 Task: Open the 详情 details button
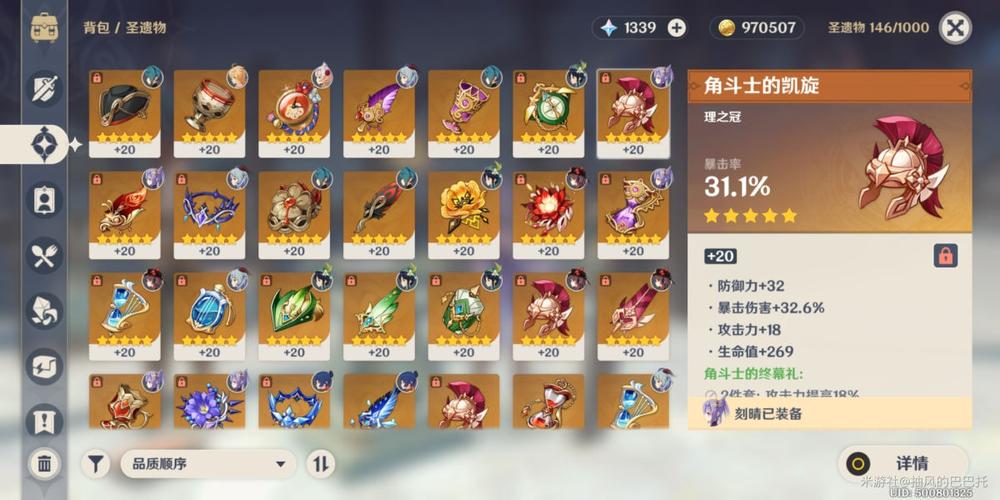901,463
